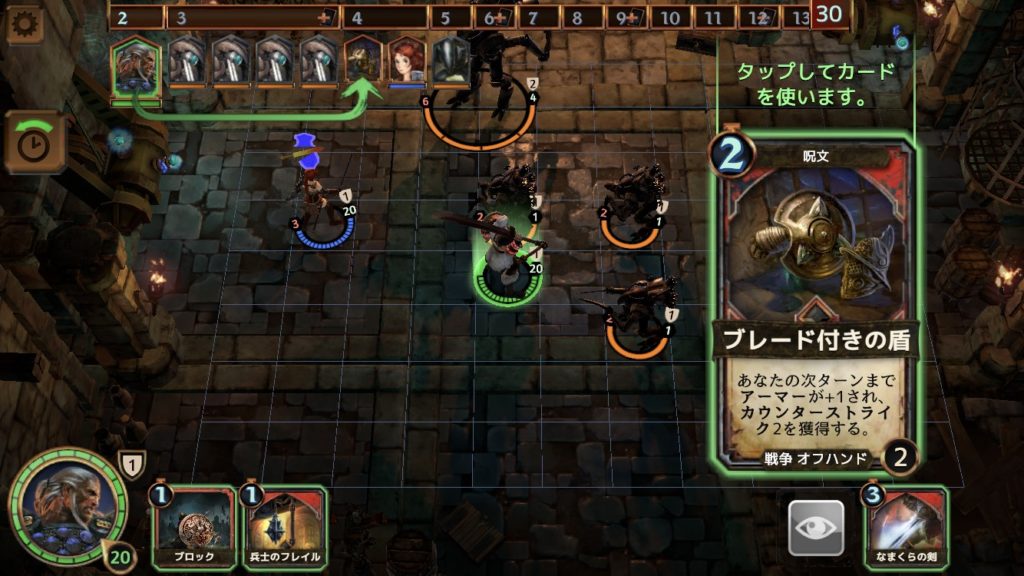Screen dimensions: 1024x576
Task: Play the ブレード付きの盾 spell card
Action: [815, 300]
